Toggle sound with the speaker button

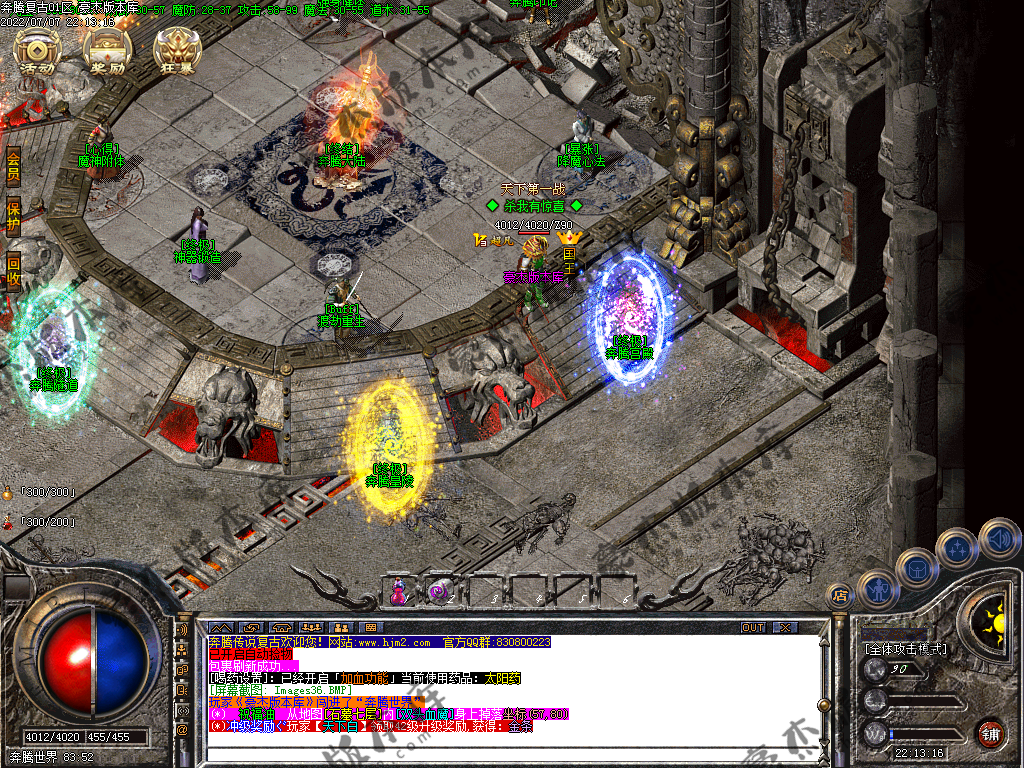pos(999,538)
